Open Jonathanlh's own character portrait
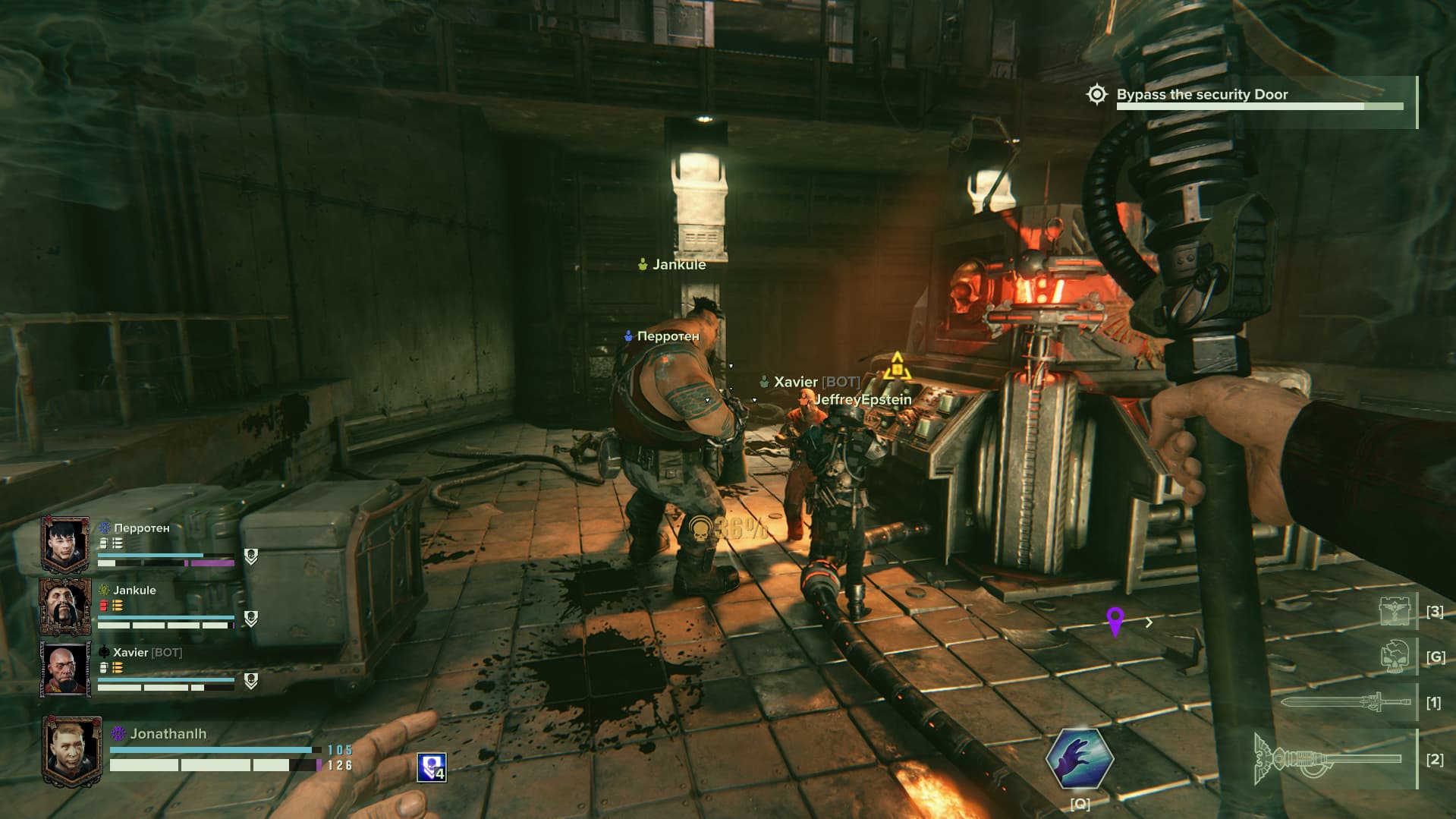 tap(72, 749)
